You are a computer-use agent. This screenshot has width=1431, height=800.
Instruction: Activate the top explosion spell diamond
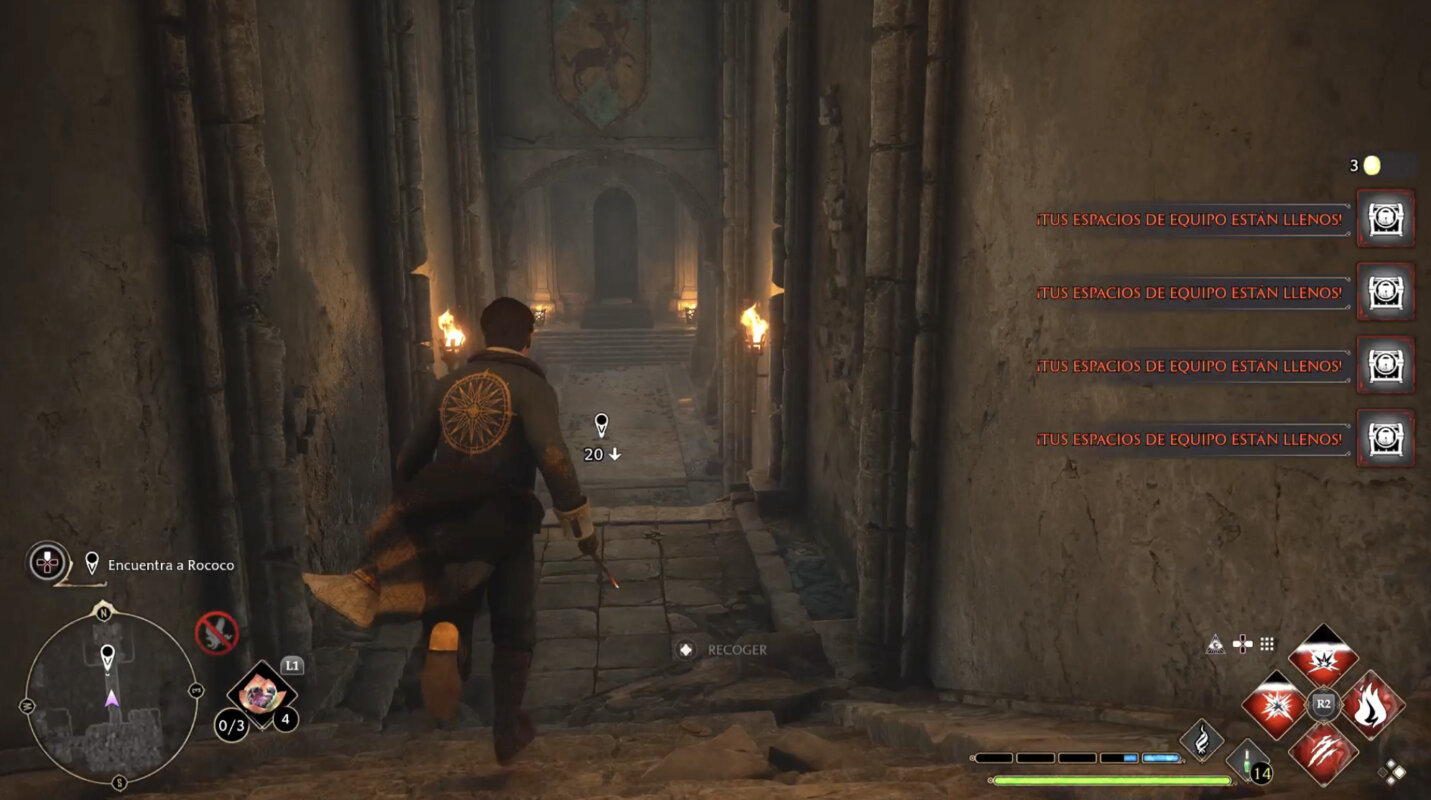point(1323,656)
